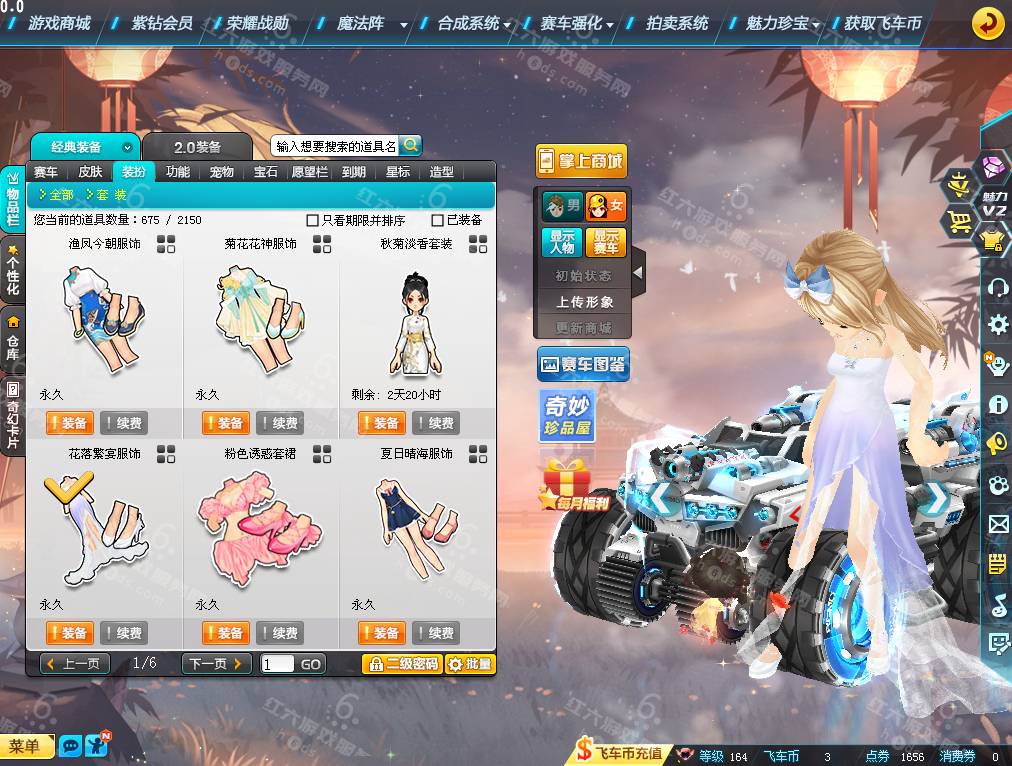Screen dimensions: 1012x766
Task: Click the GO page jump button
Action: tap(311, 664)
